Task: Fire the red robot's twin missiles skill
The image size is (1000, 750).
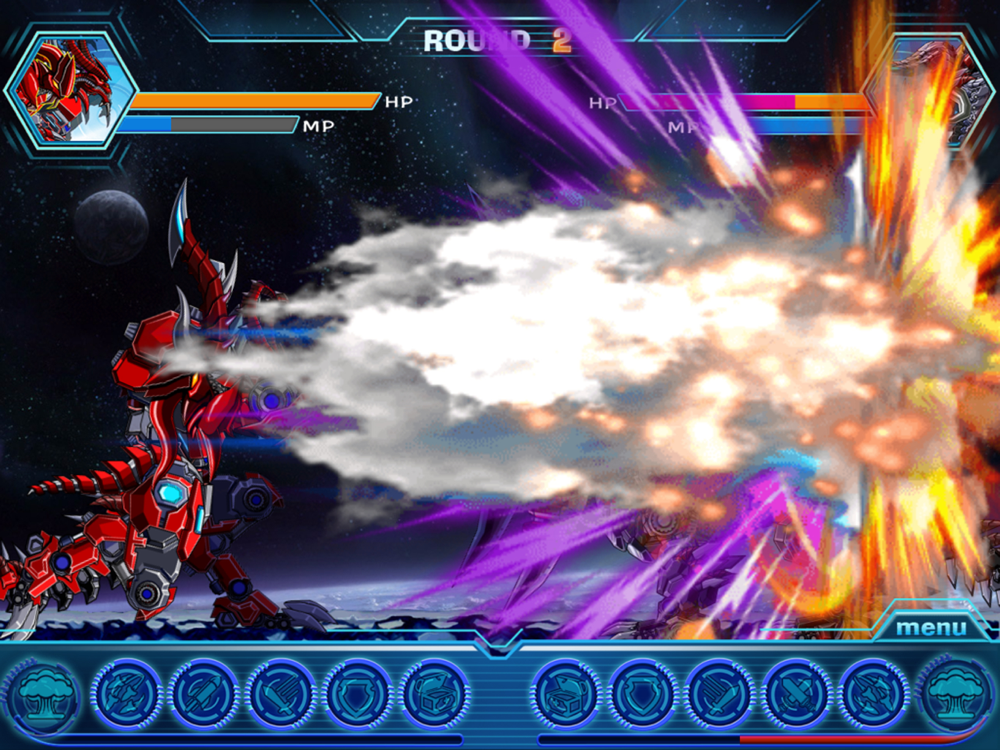Action: [127, 693]
